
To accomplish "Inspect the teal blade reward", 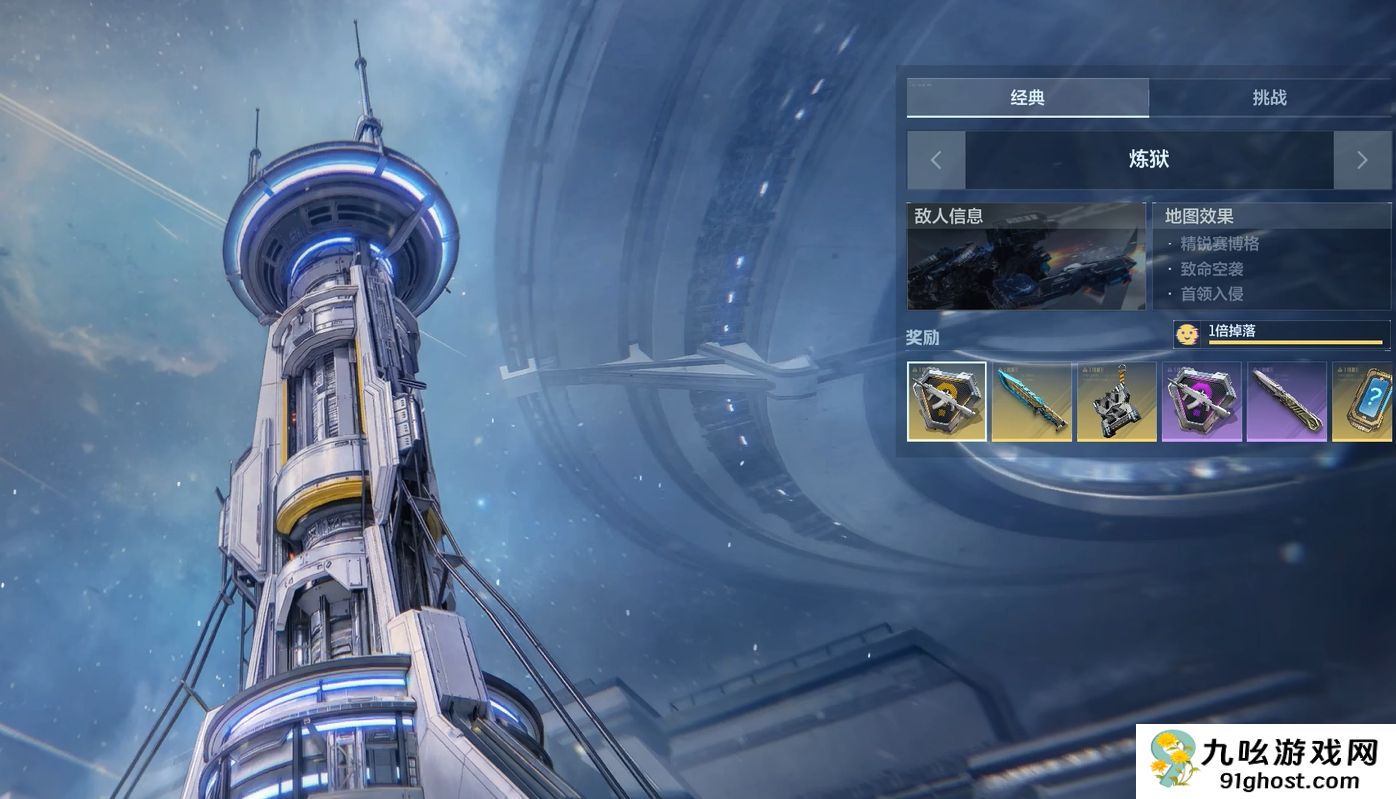I will click(x=1031, y=401).
